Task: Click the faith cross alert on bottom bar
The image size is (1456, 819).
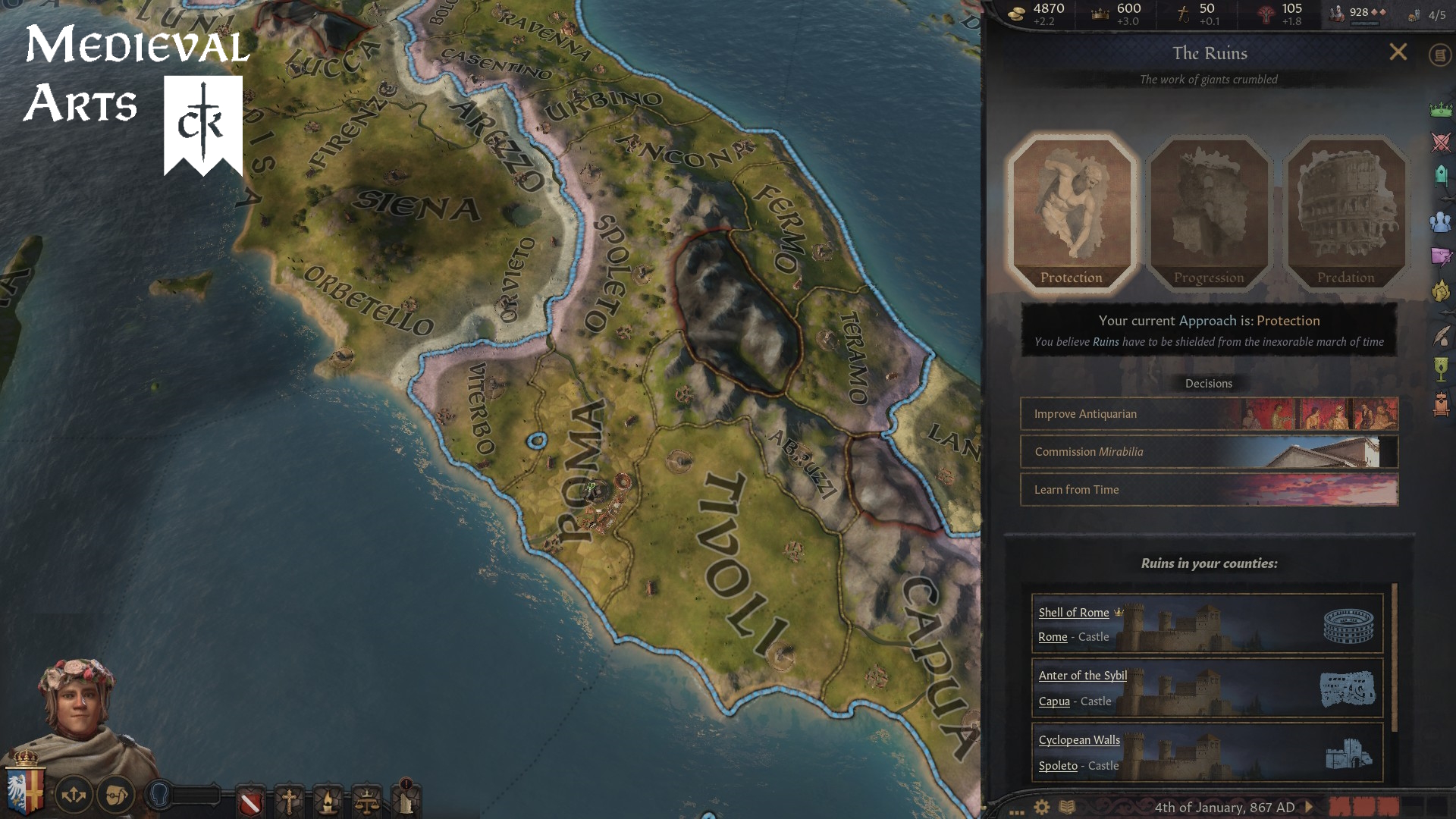Action: (290, 800)
